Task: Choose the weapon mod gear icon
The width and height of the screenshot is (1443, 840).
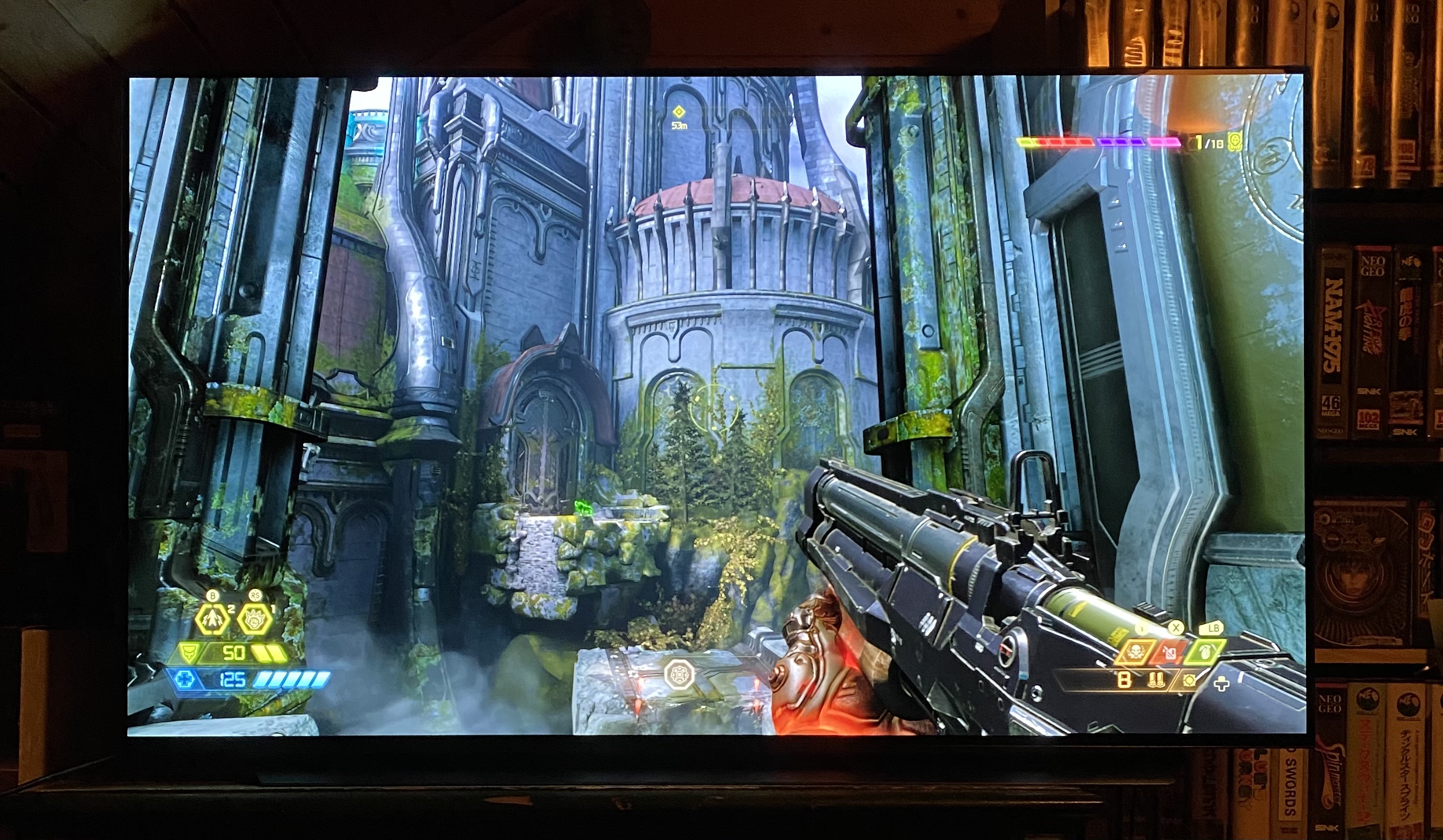Action: (1189, 680)
